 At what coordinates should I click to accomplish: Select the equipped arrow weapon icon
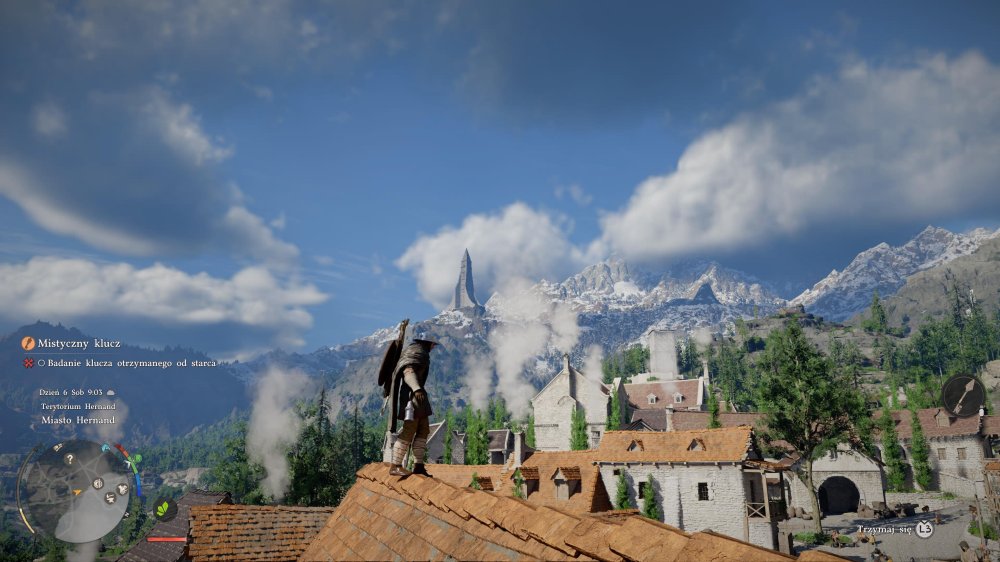click(962, 396)
